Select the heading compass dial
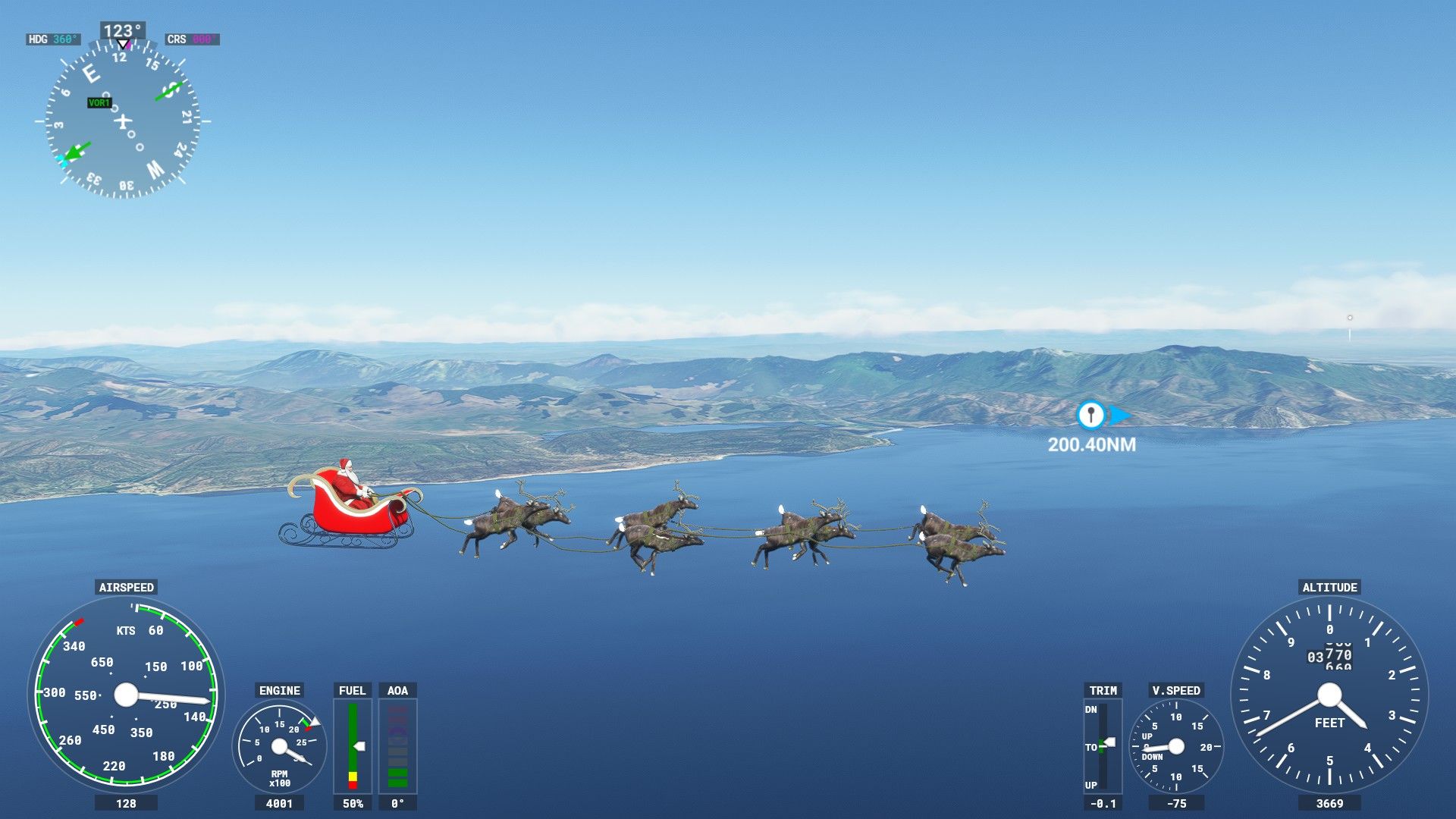The width and height of the screenshot is (1456, 819). point(122,121)
